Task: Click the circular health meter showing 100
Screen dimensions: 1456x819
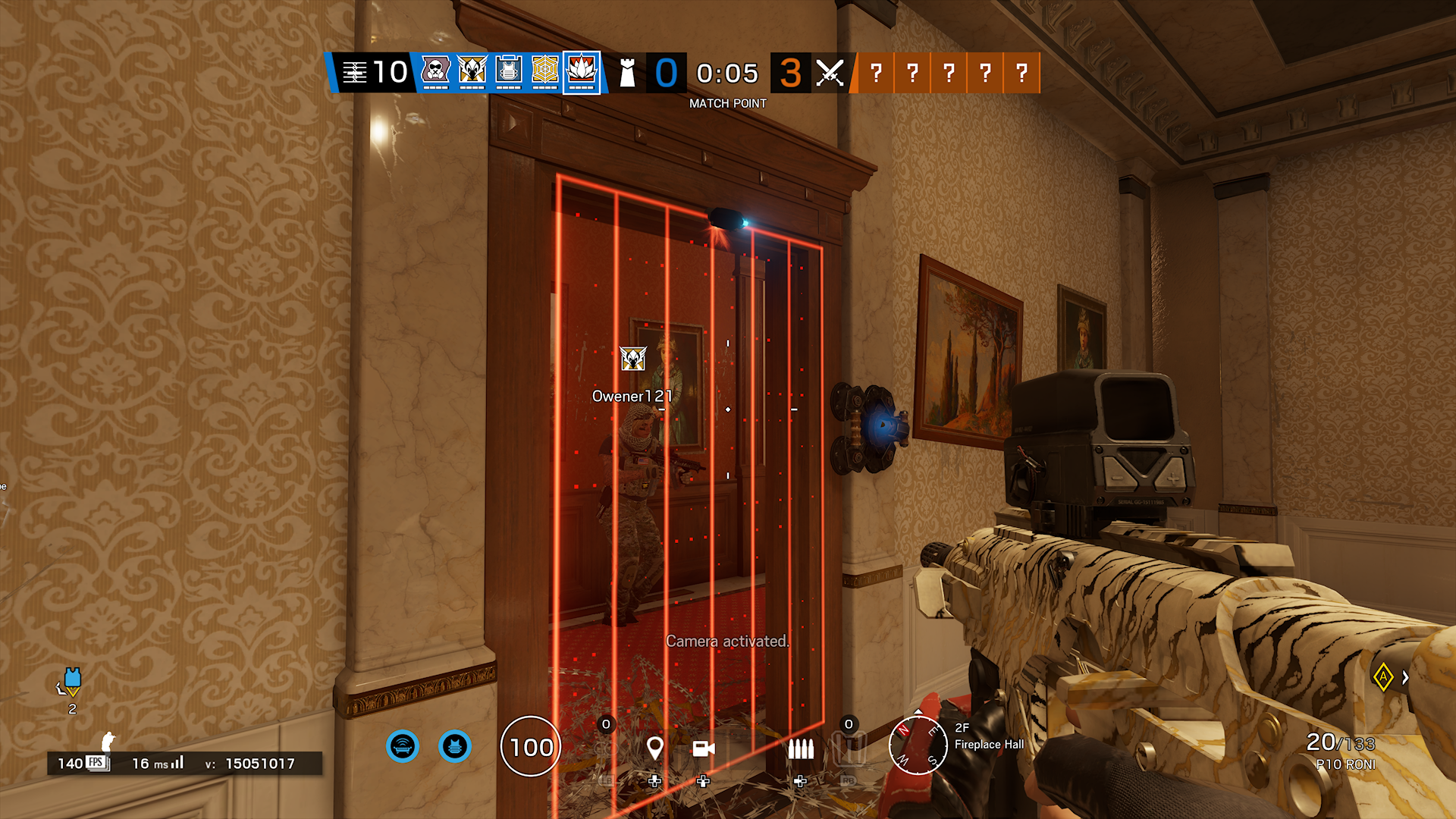Action: (x=532, y=747)
